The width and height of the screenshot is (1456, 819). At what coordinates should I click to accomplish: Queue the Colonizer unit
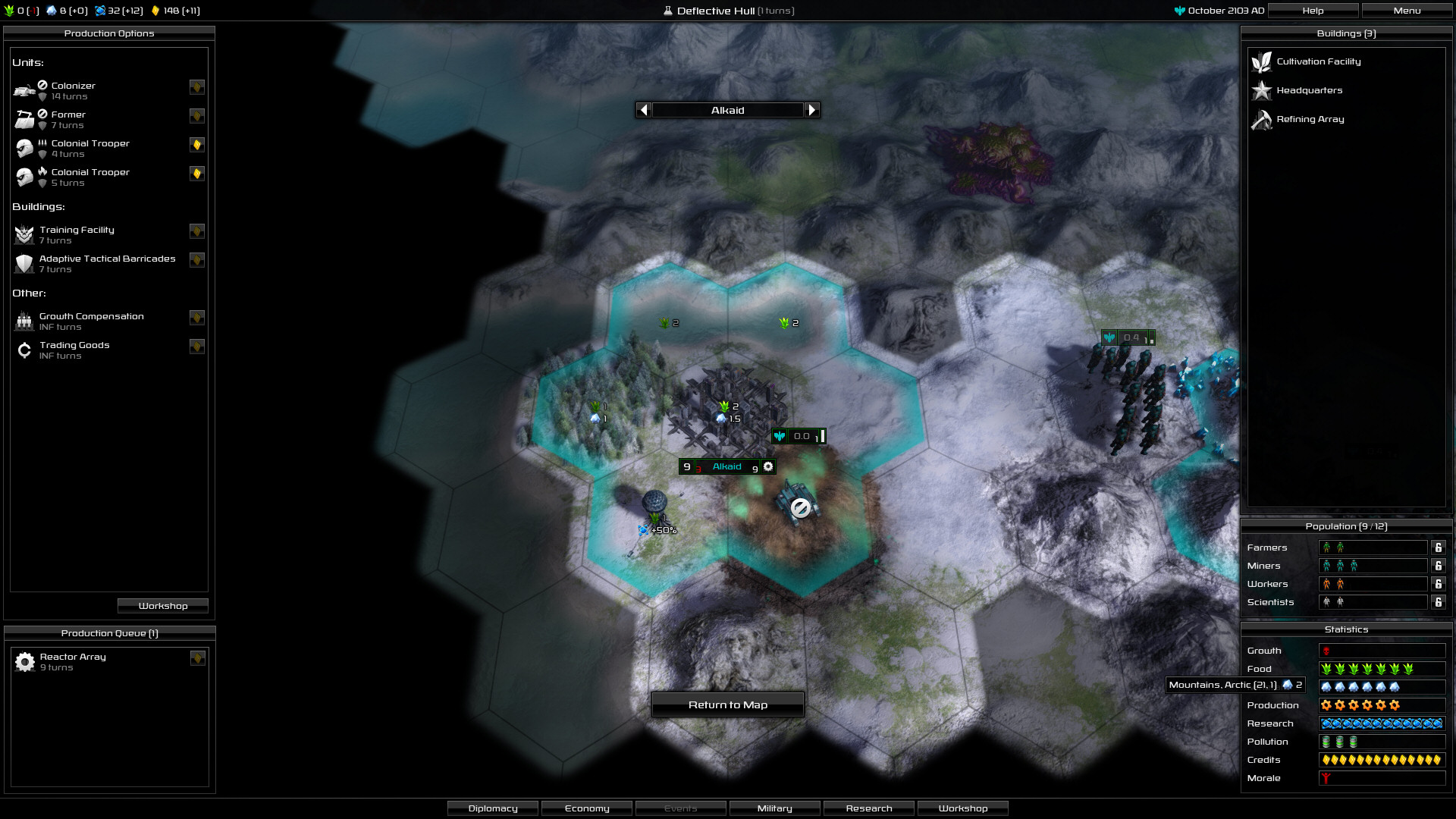[74, 90]
